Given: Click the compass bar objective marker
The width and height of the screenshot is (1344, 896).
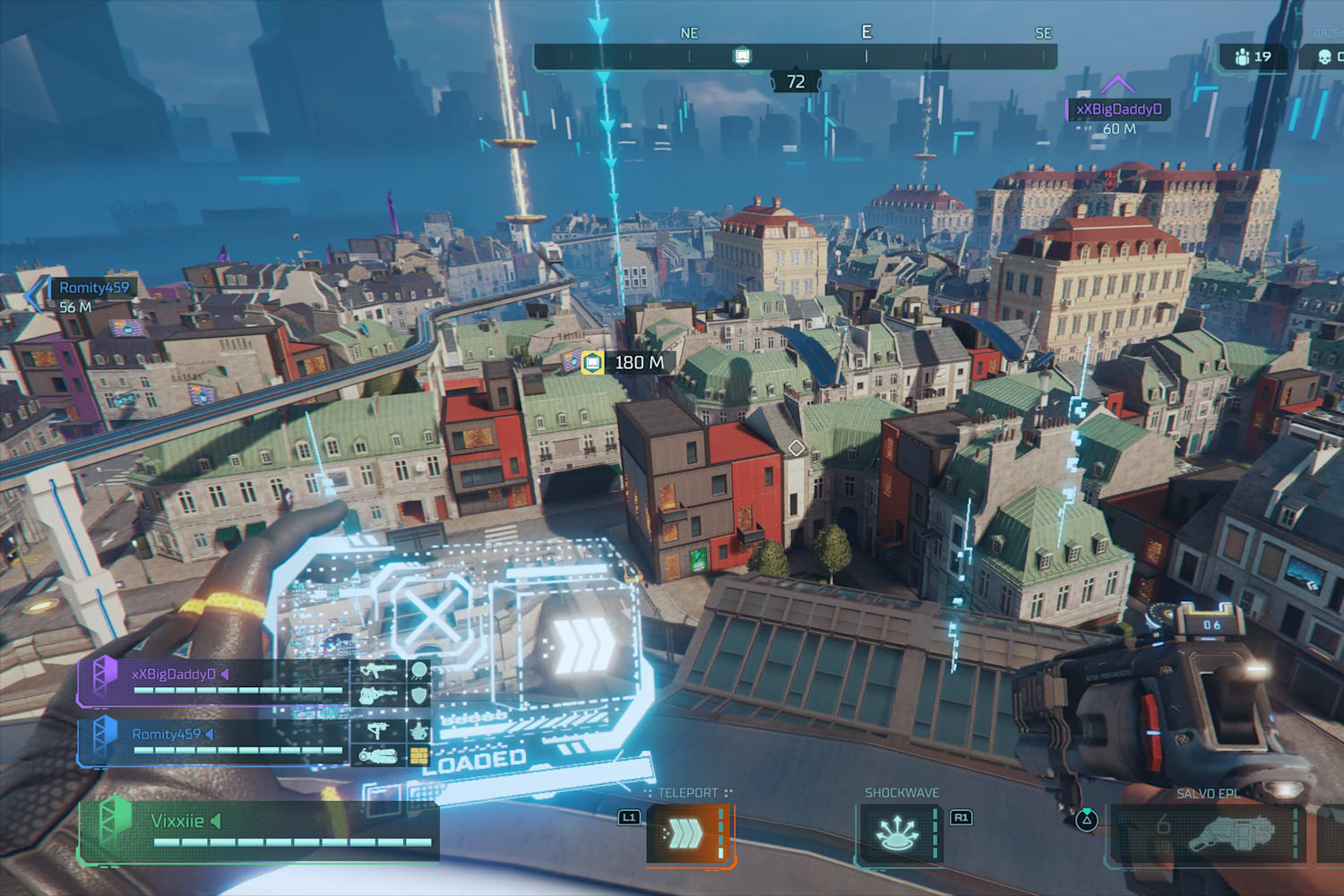Looking at the screenshot, I should (742, 57).
